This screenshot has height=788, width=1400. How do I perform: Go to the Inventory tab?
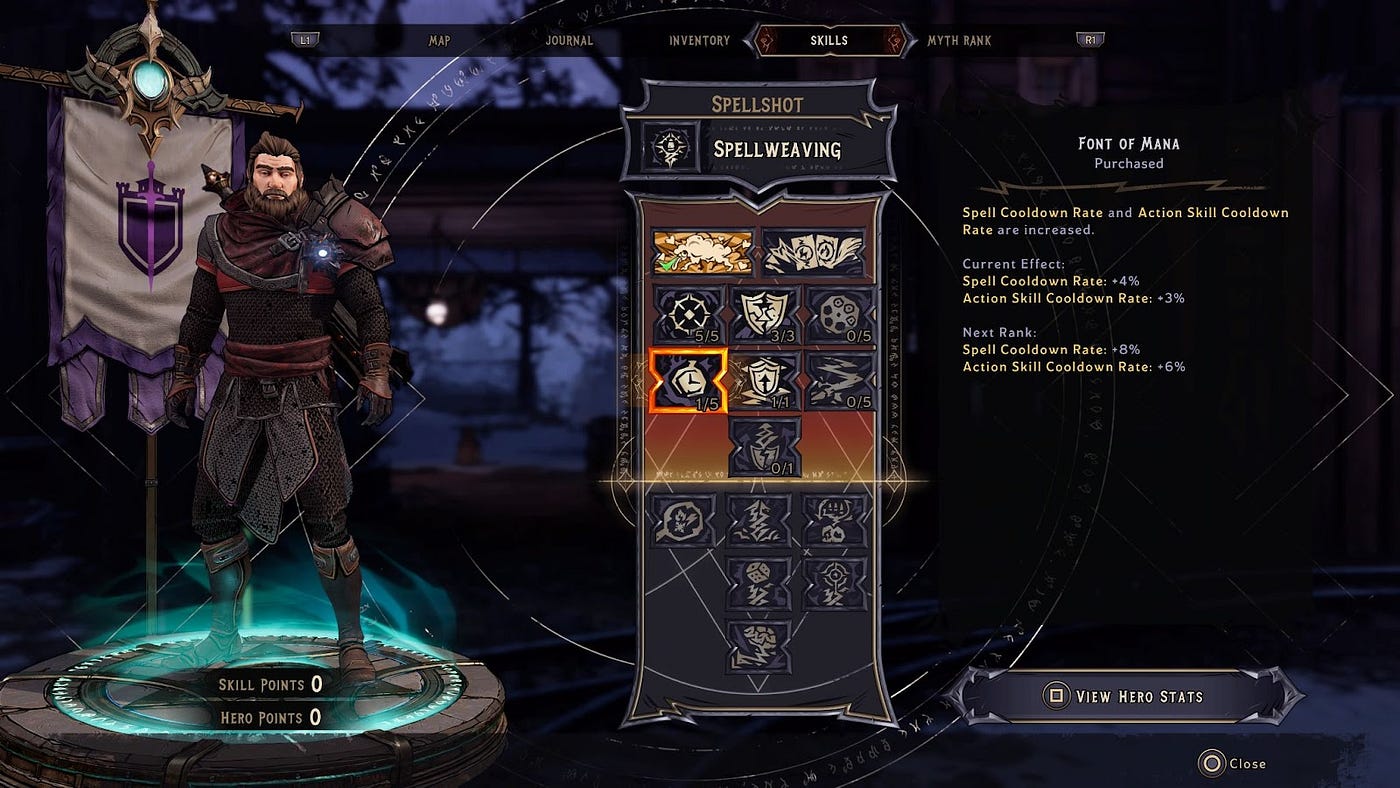click(699, 40)
